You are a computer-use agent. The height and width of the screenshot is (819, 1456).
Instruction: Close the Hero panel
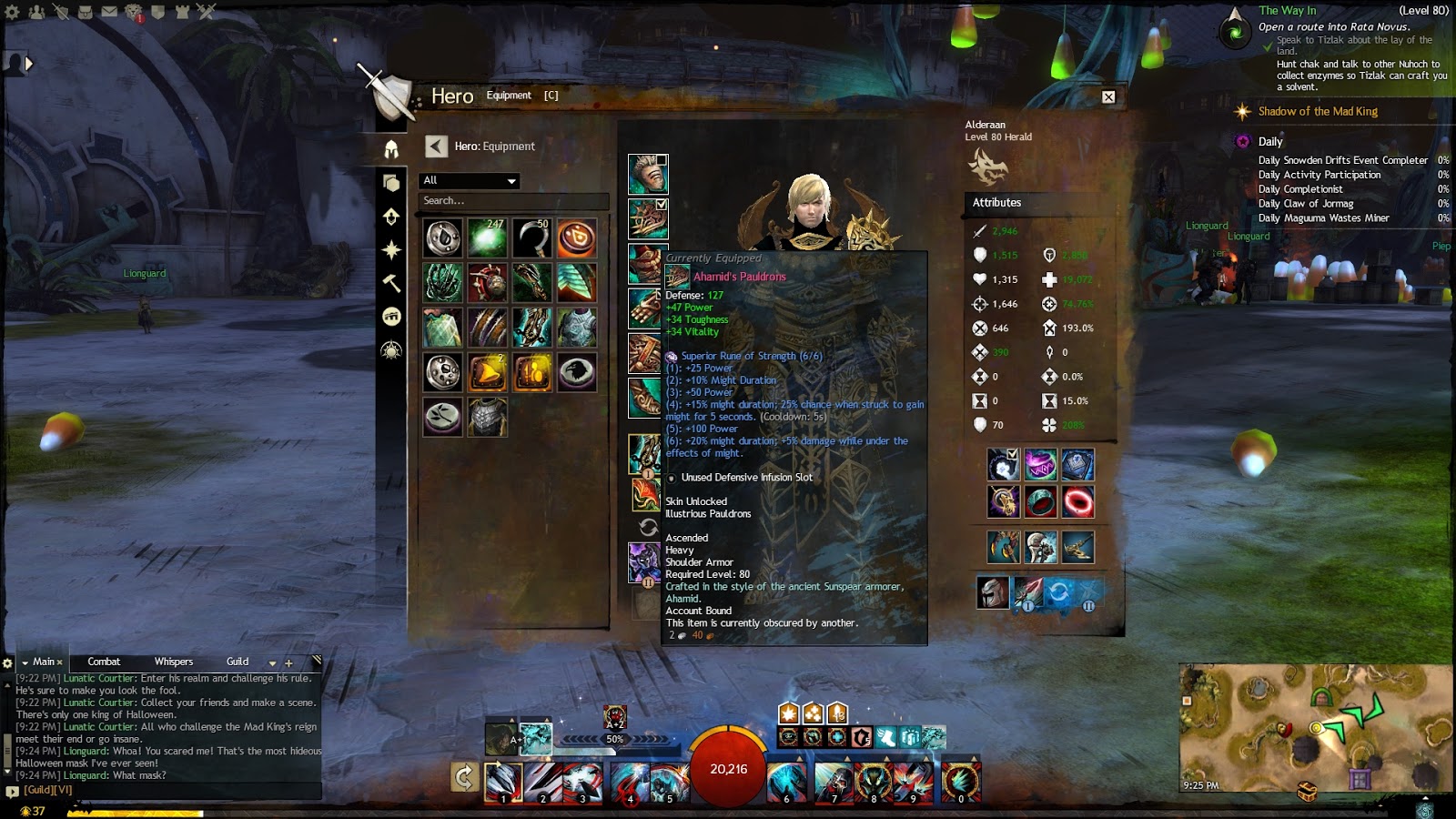(1108, 97)
